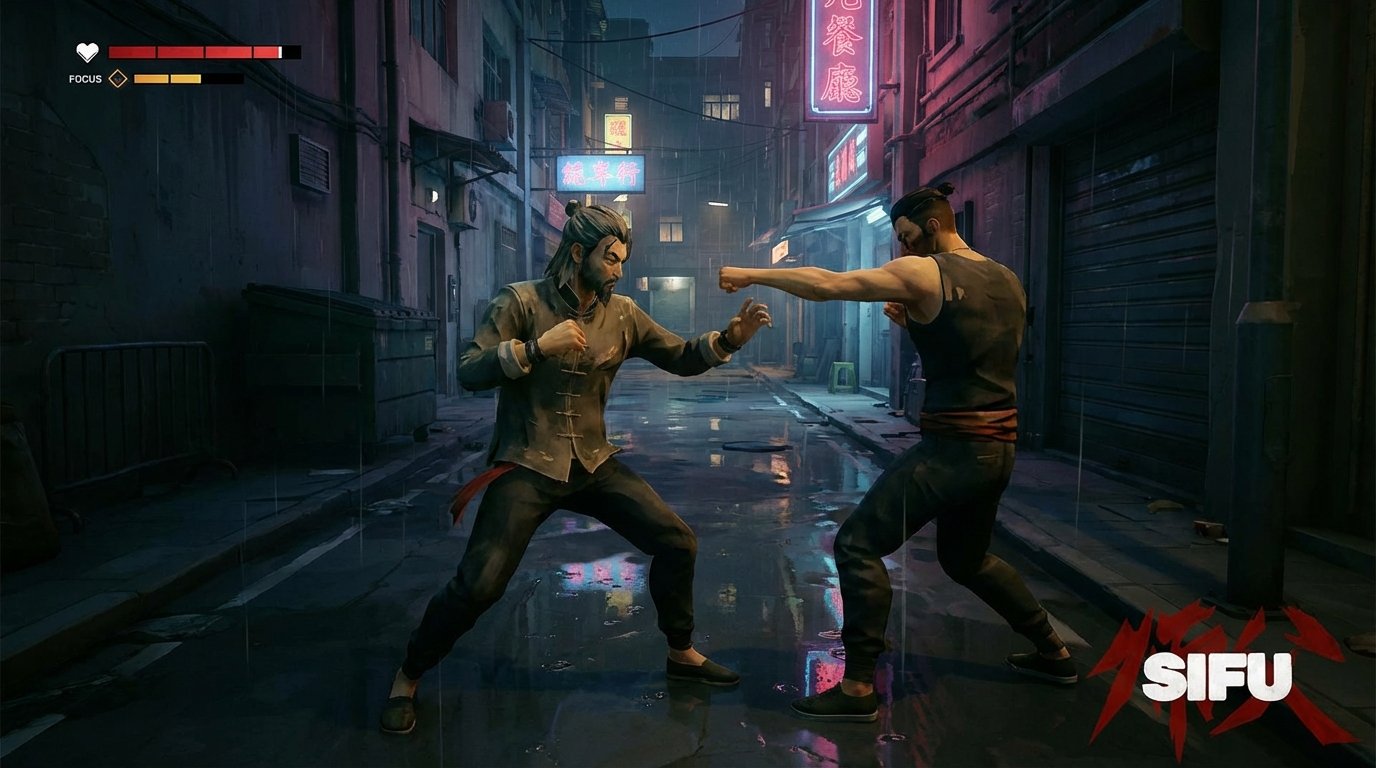Click the empty black portion of the focus bar
The height and width of the screenshot is (768, 1376).
pos(222,77)
